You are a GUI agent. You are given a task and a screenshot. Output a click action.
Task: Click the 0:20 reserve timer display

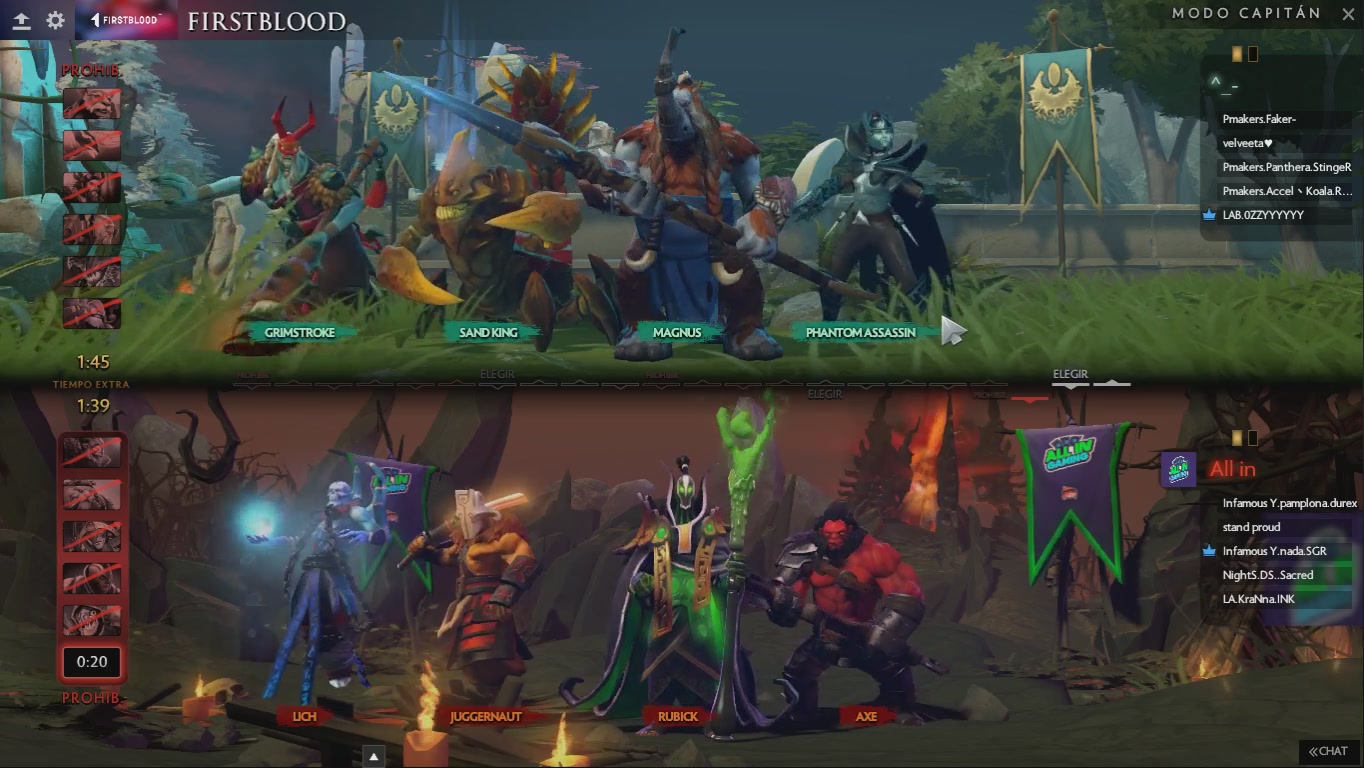pos(91,662)
